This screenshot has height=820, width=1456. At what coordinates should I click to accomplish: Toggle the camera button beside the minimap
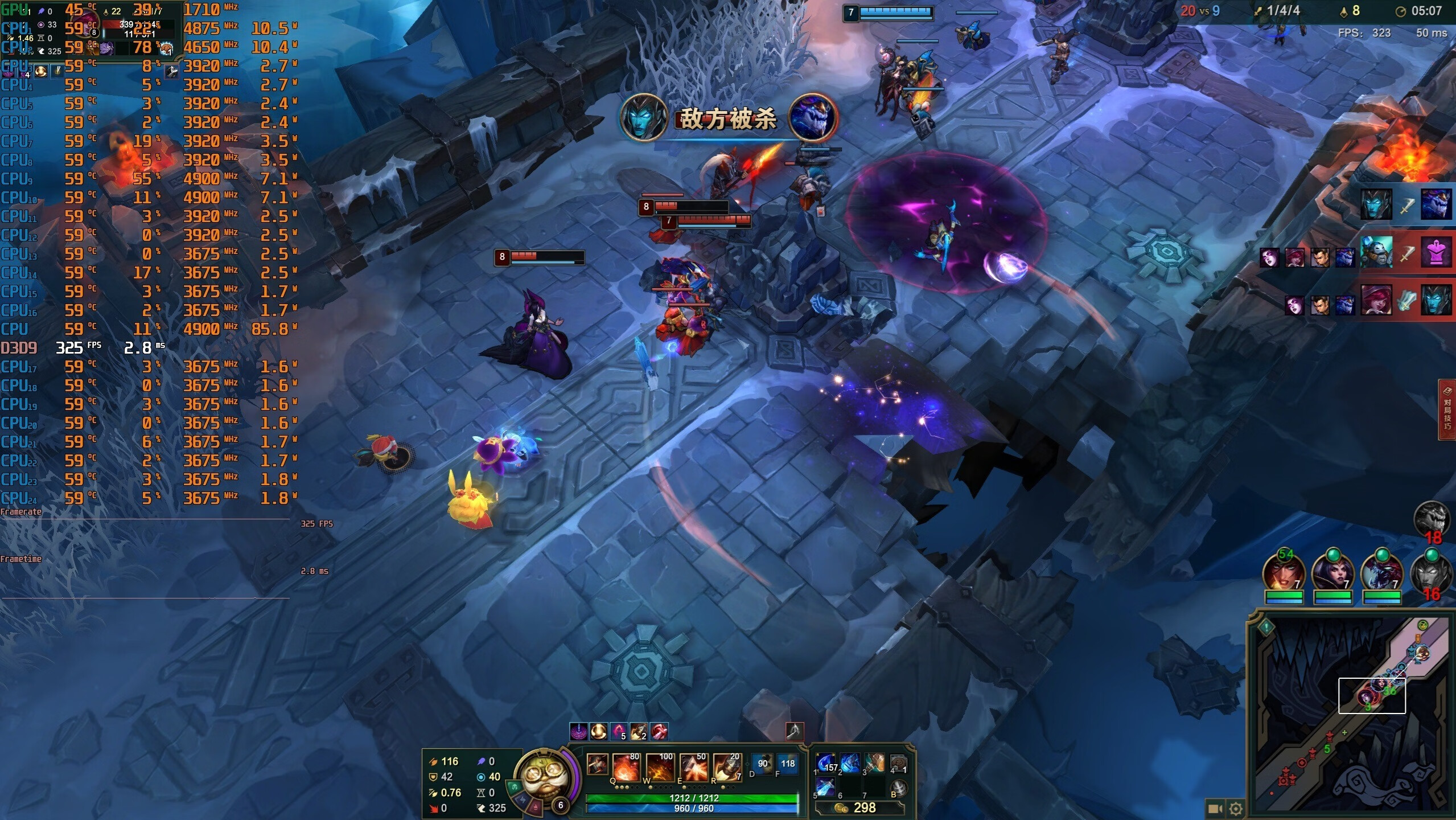tap(1215, 809)
